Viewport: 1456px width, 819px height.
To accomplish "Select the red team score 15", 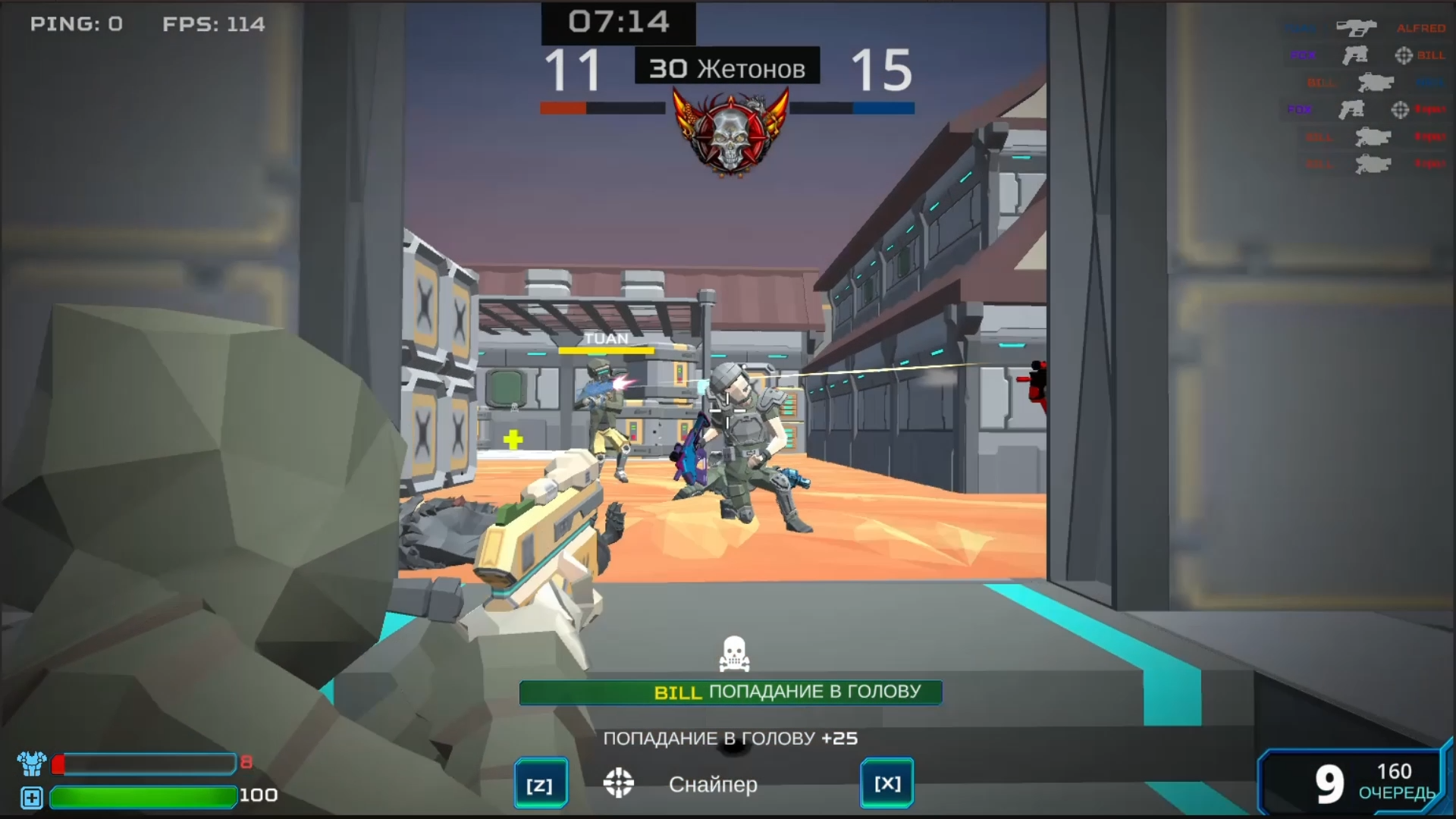I will click(x=883, y=71).
